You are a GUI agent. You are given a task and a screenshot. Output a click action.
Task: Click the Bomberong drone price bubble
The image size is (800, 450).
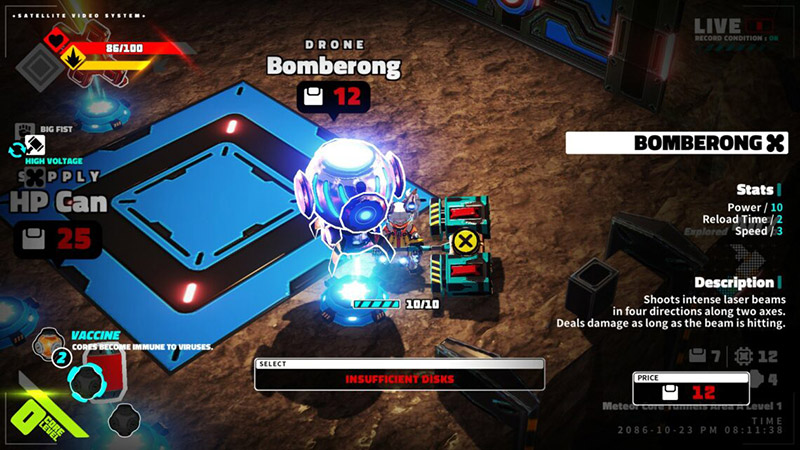333,97
